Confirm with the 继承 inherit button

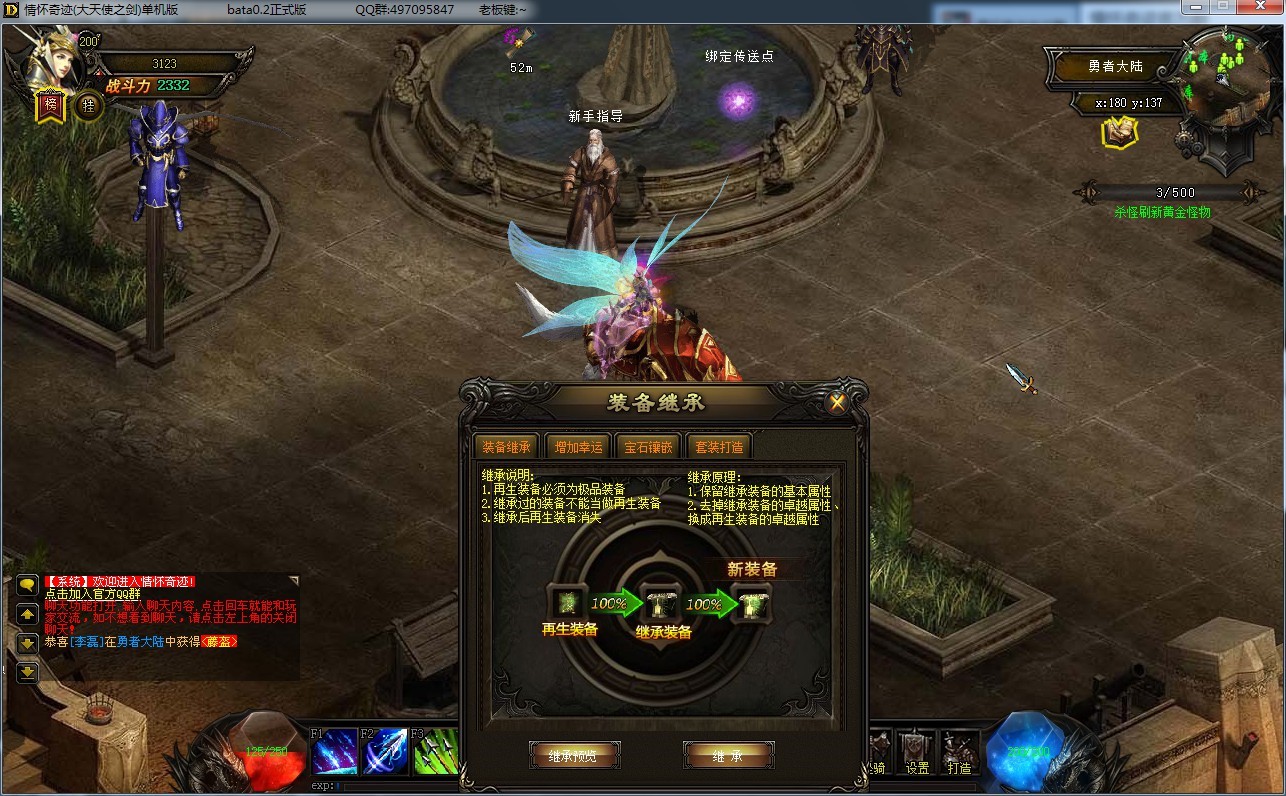[728, 756]
